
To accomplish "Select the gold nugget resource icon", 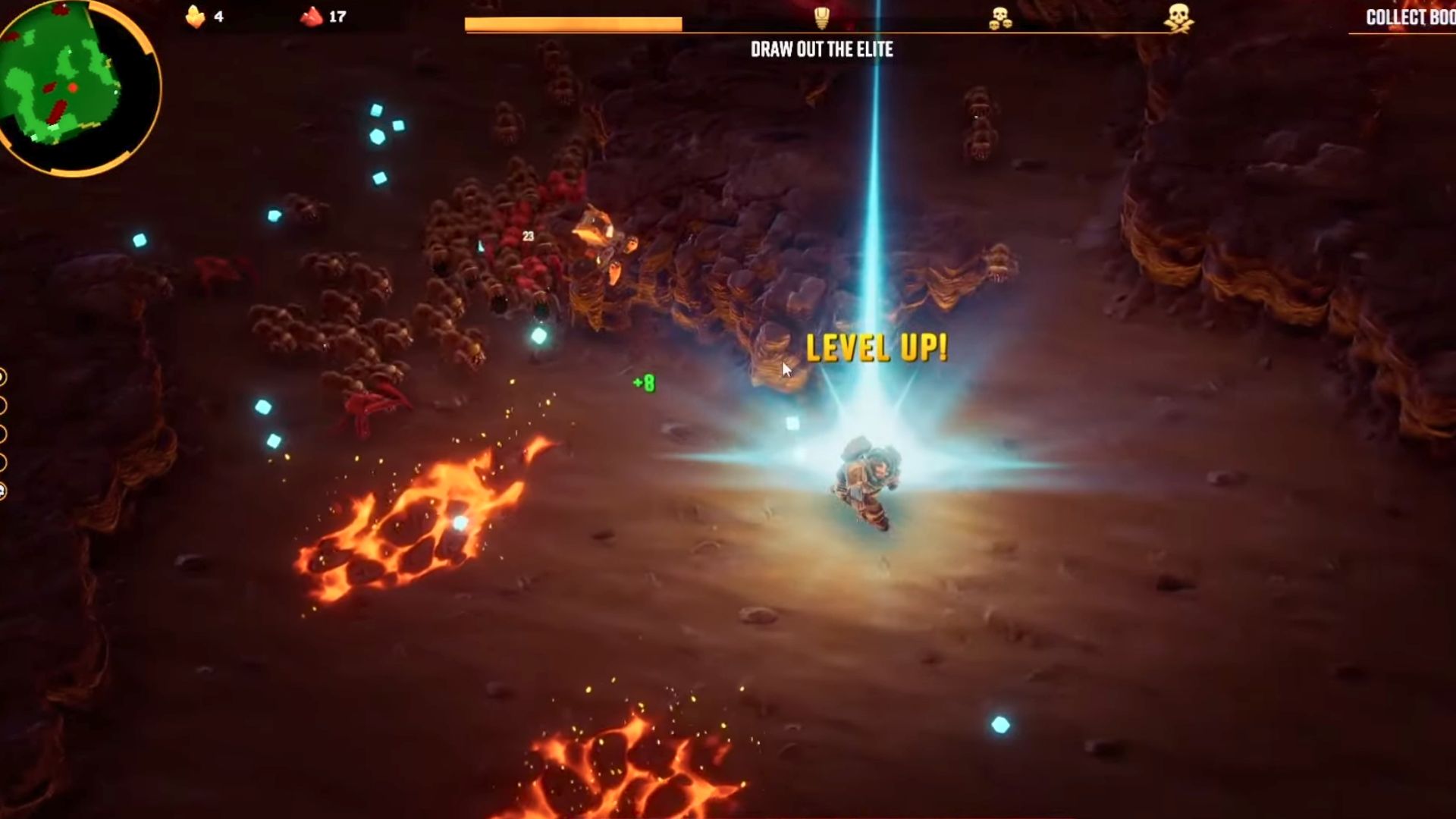I will click(196, 17).
